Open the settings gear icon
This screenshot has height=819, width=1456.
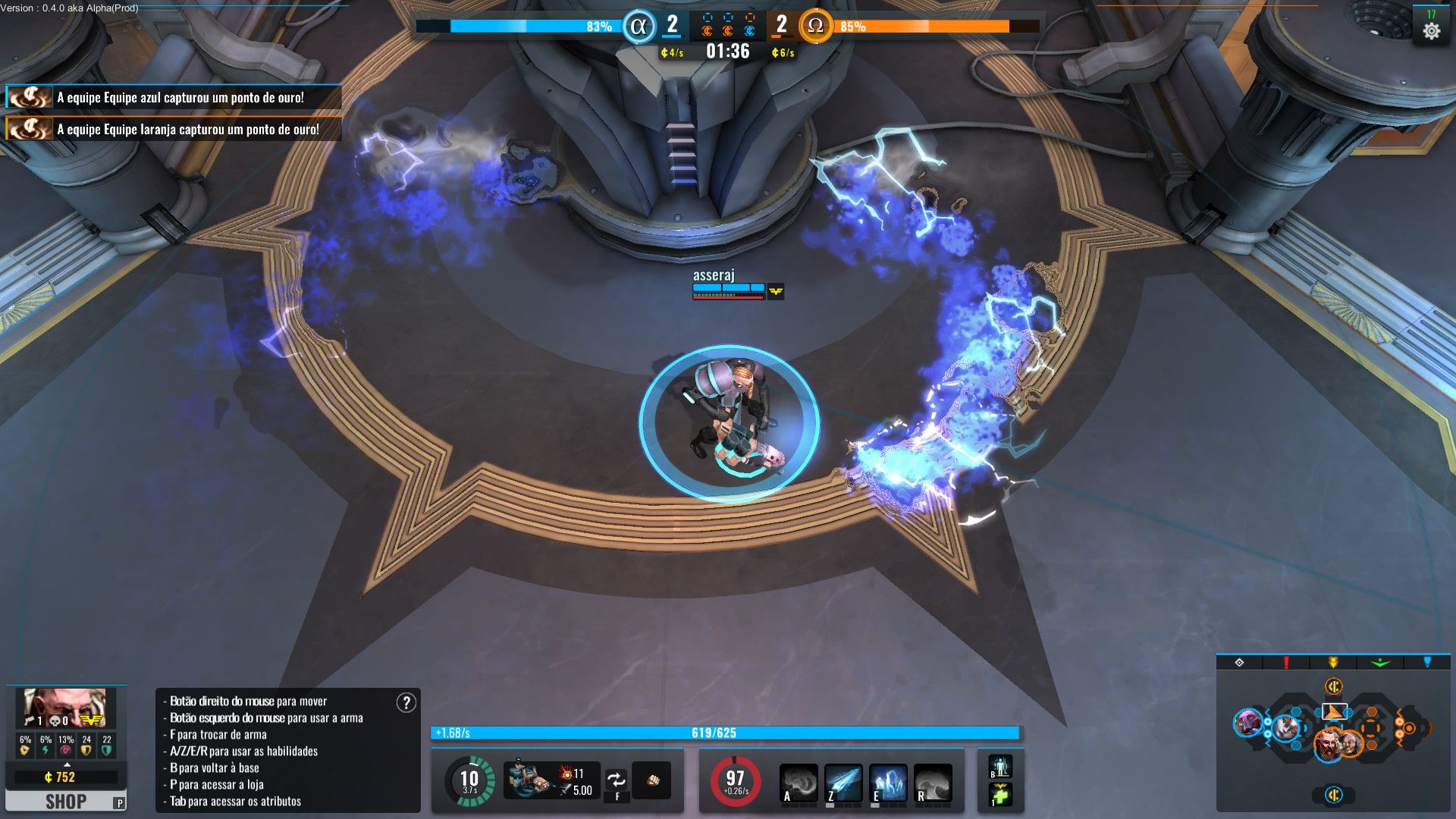coord(1432,31)
